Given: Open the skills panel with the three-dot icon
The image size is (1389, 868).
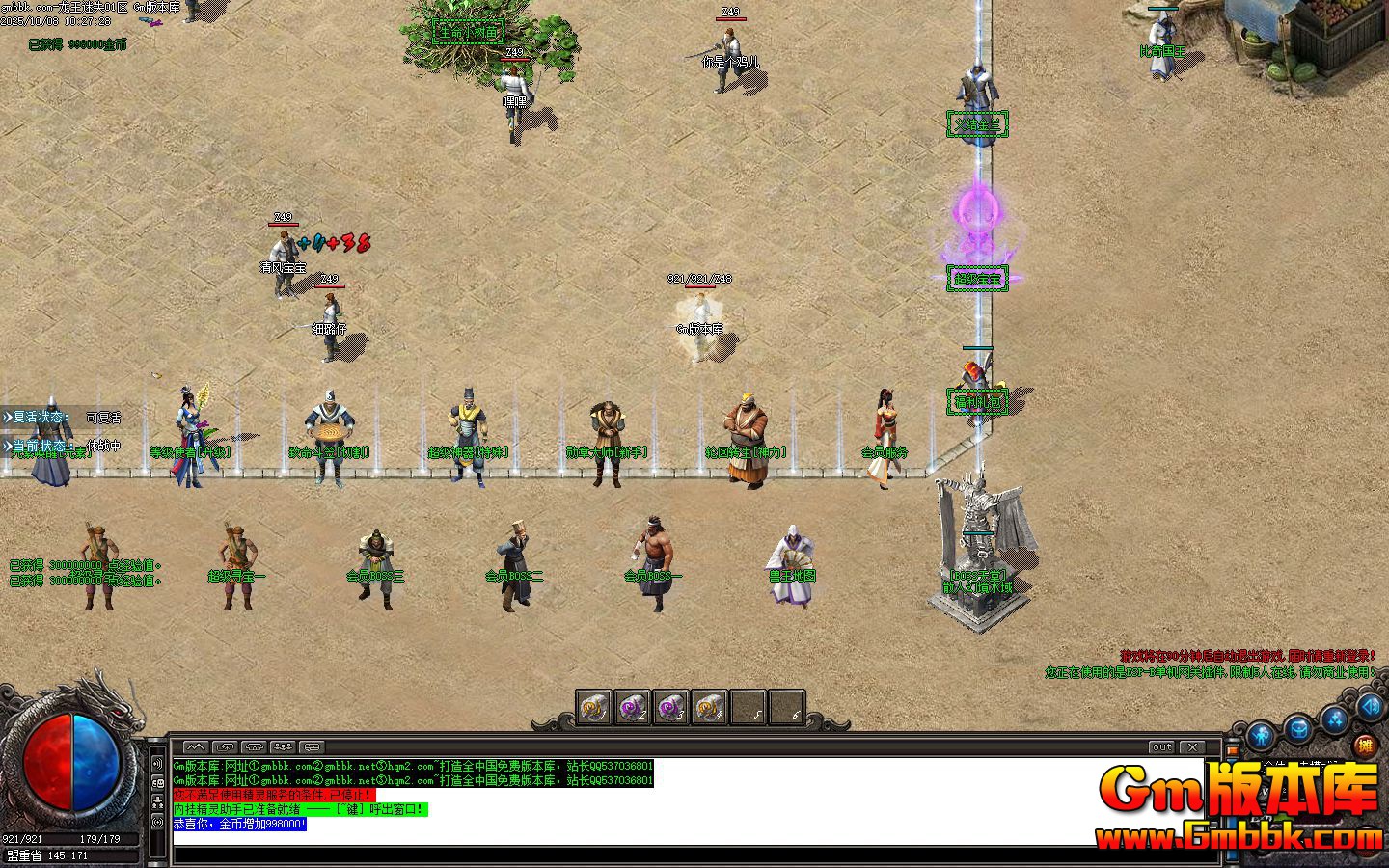Looking at the screenshot, I should pos(1335,718).
